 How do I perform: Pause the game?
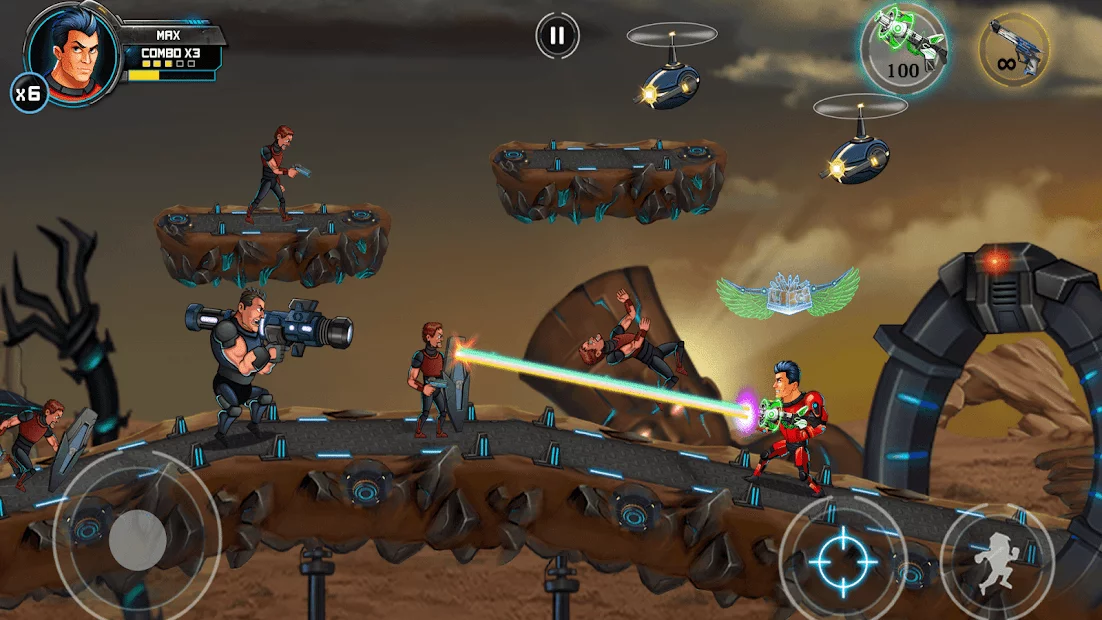[x=557, y=37]
